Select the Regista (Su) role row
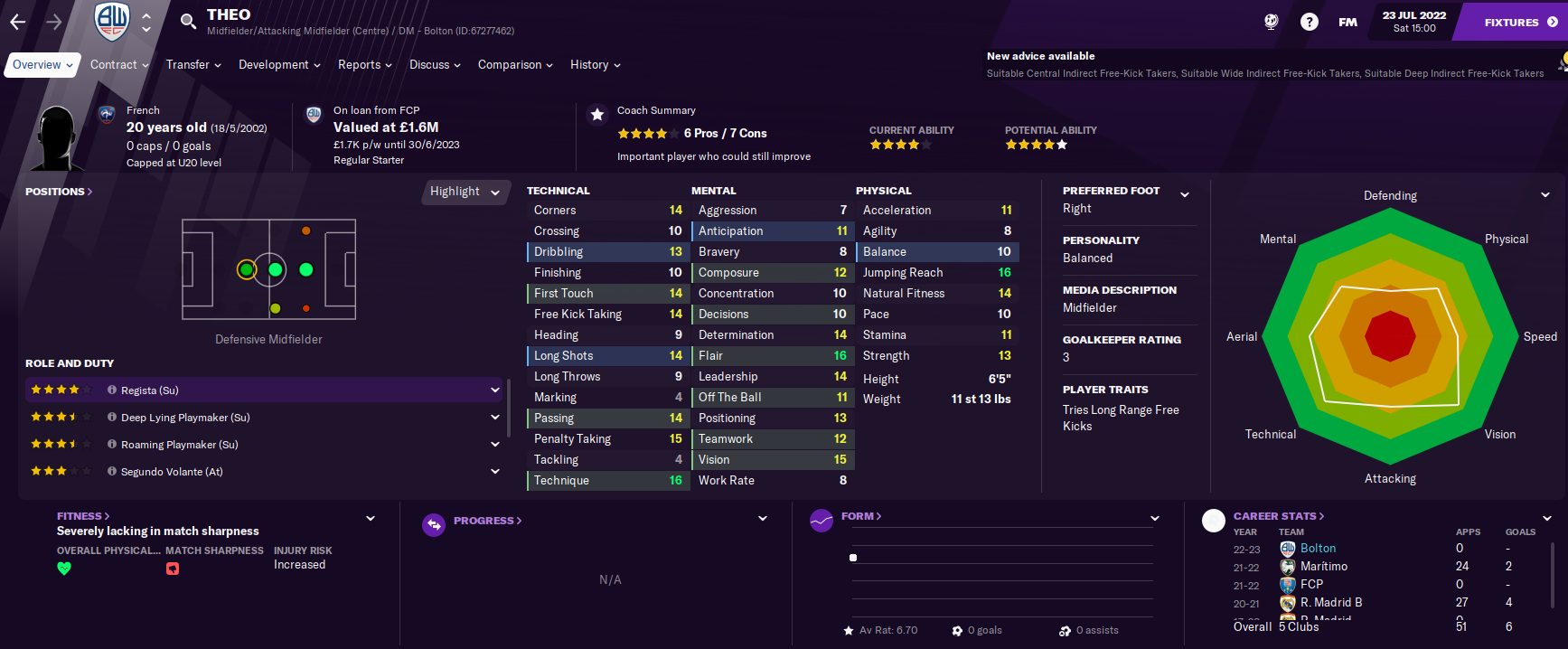Viewport: 1568px width, 649px height. [x=262, y=390]
